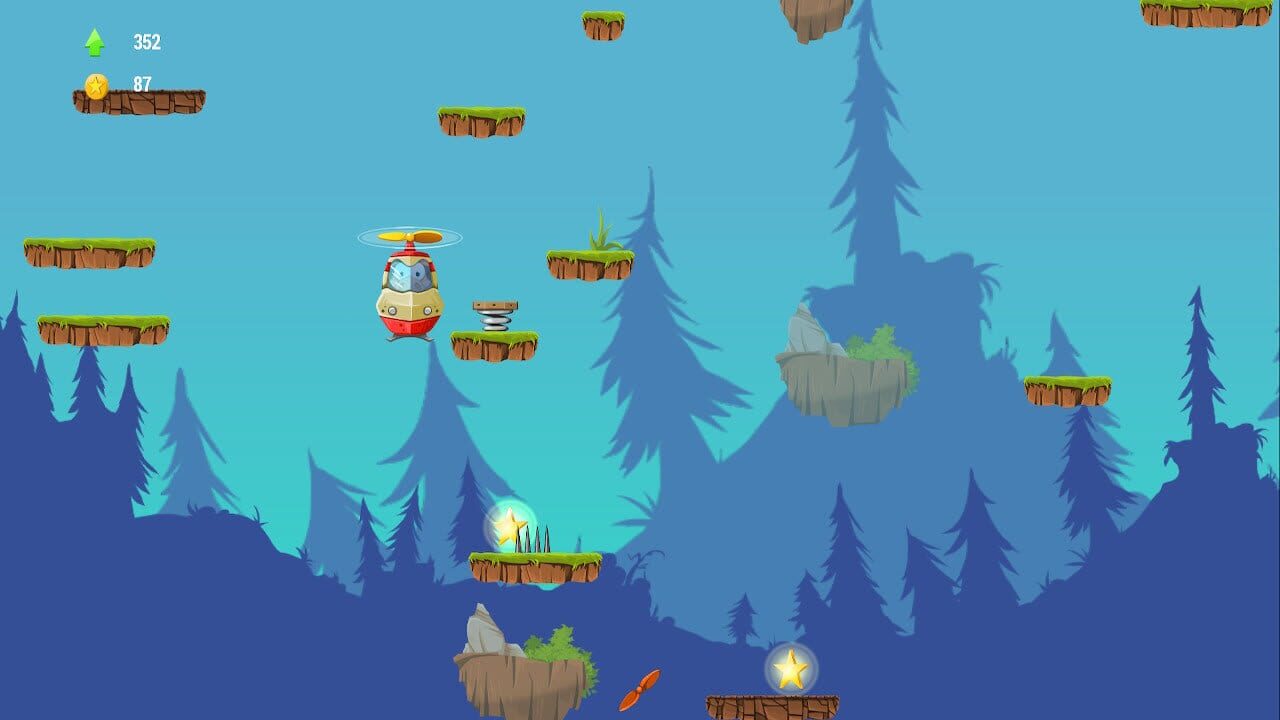Screen dimensions: 1280x720
Task: Click the helicopter's spinning rotor blades
Action: [x=408, y=238]
